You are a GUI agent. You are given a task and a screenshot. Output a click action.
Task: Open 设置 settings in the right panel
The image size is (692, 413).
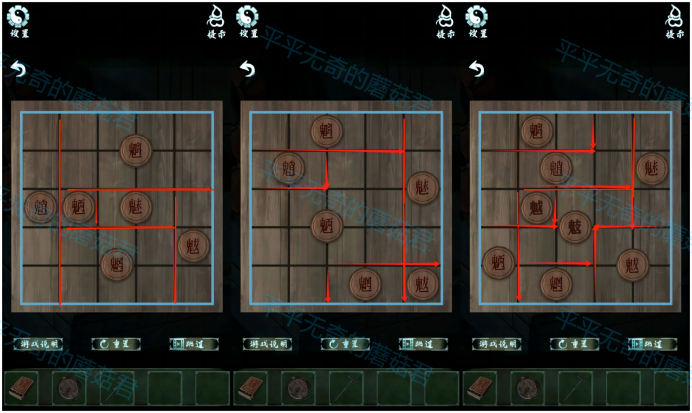pyautogui.click(x=477, y=18)
